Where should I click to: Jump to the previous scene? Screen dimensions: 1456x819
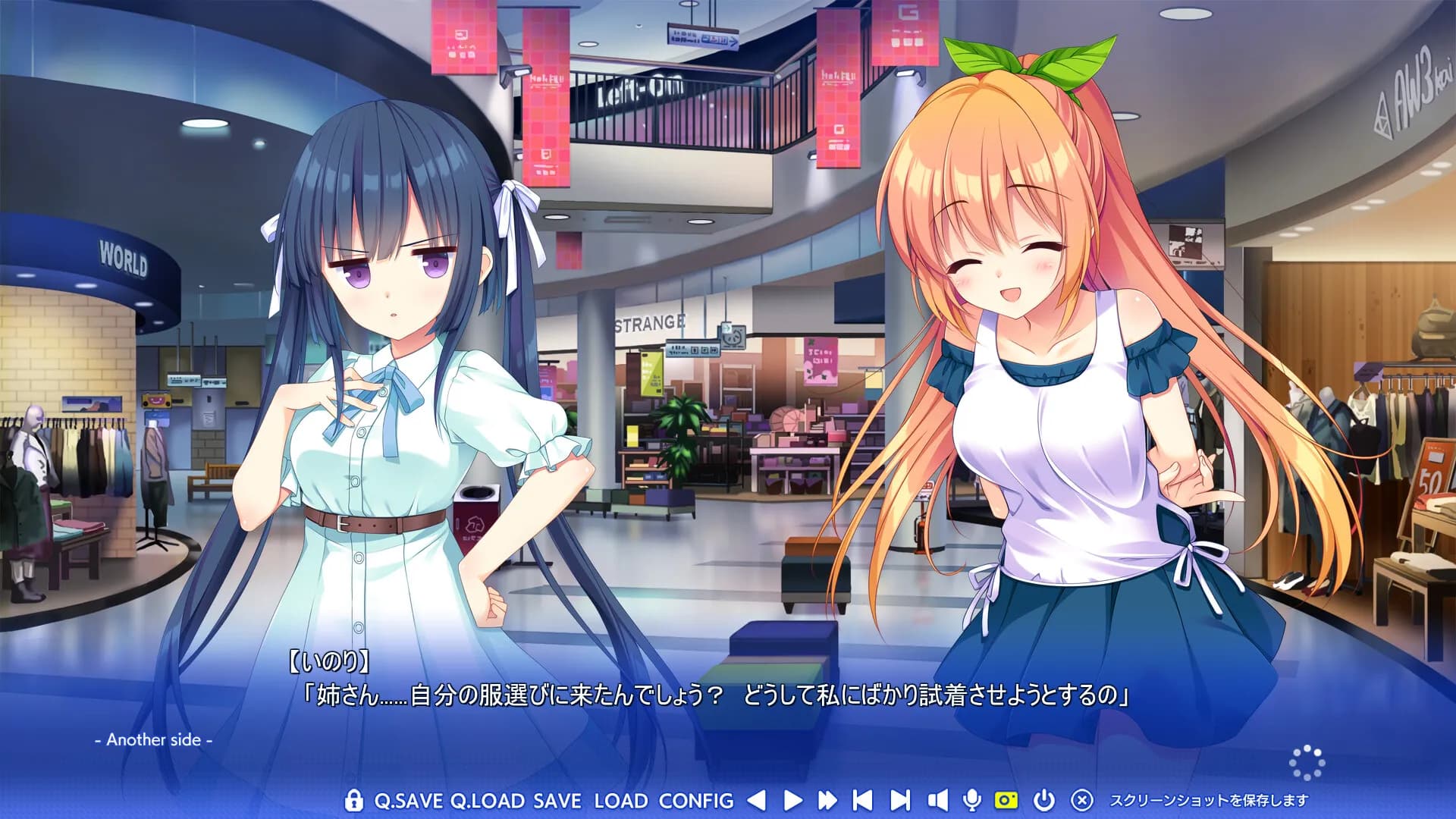coord(863,800)
